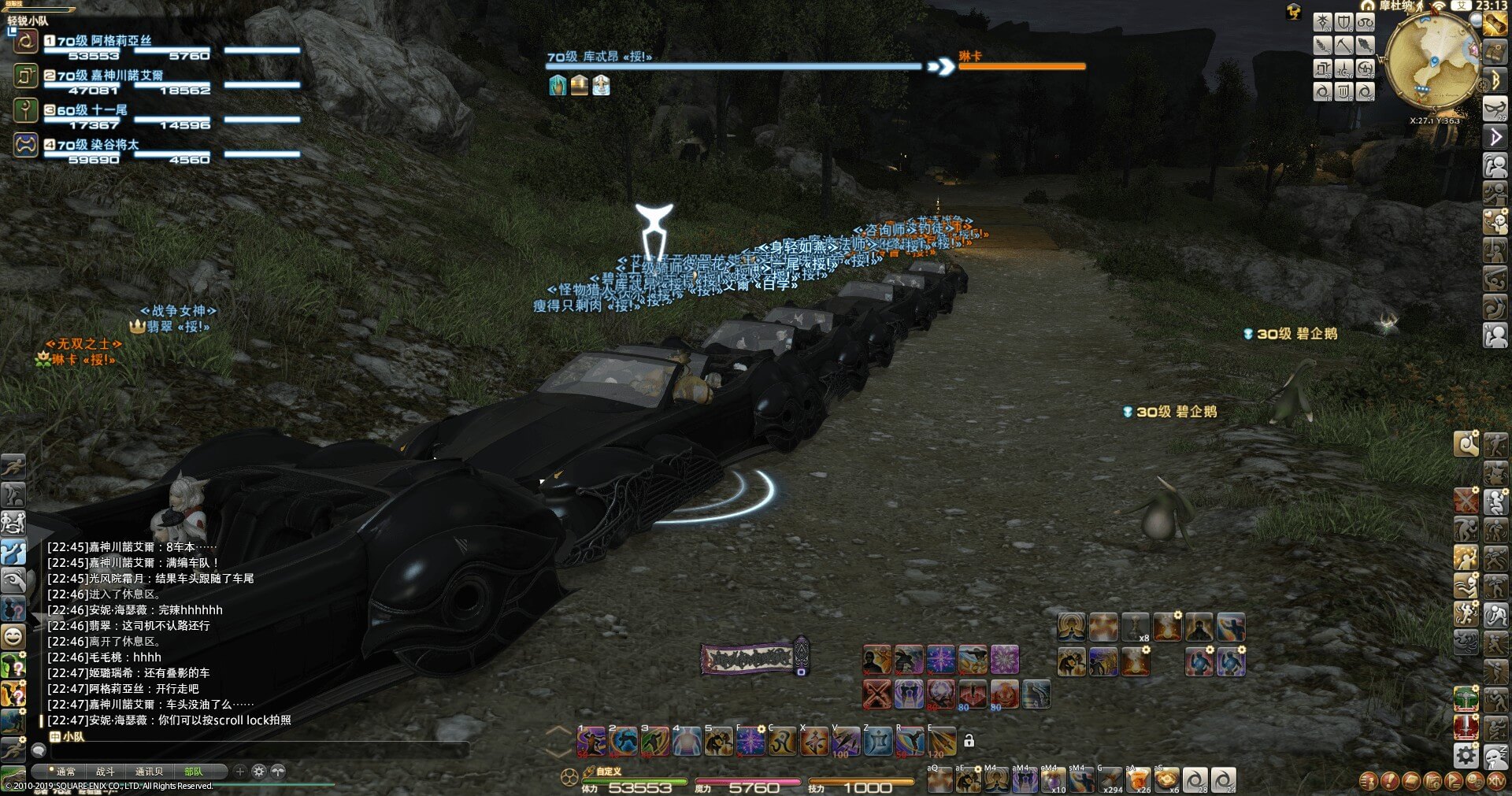Switch to the 通常 chat tab
1512x796 pixels.
click(66, 772)
